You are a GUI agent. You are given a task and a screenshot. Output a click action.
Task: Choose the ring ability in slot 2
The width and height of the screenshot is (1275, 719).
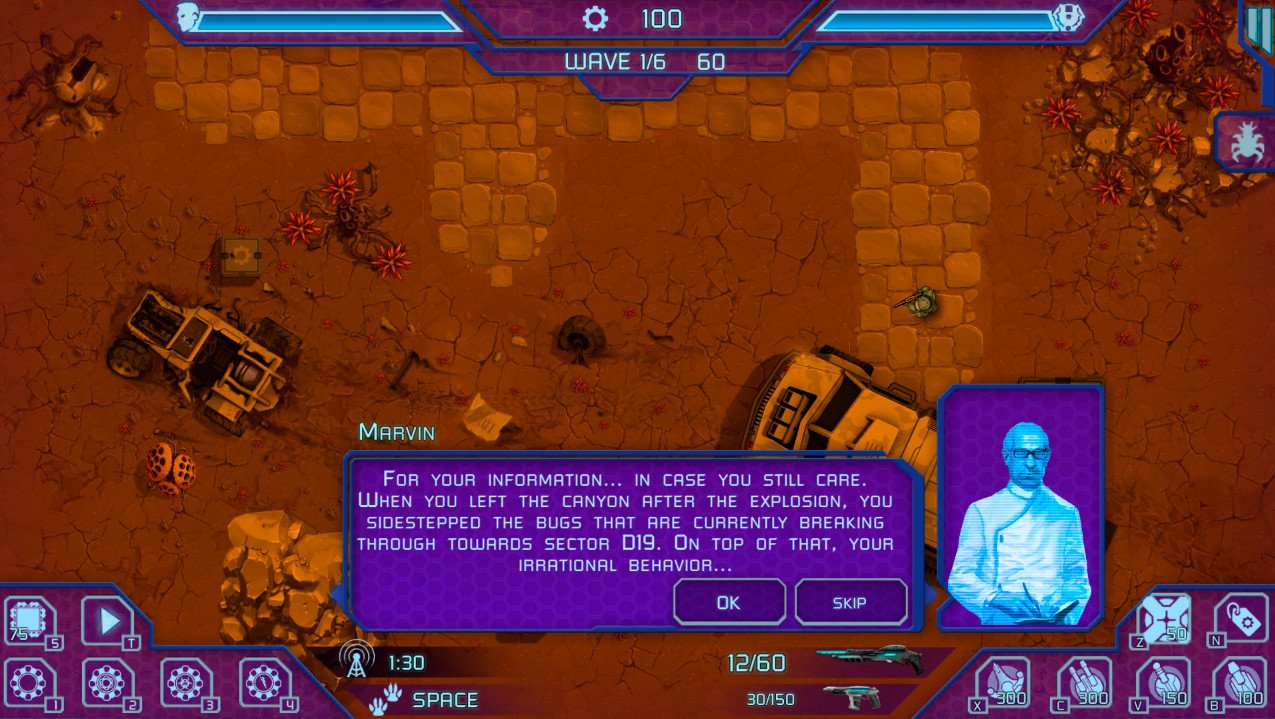[x=107, y=683]
